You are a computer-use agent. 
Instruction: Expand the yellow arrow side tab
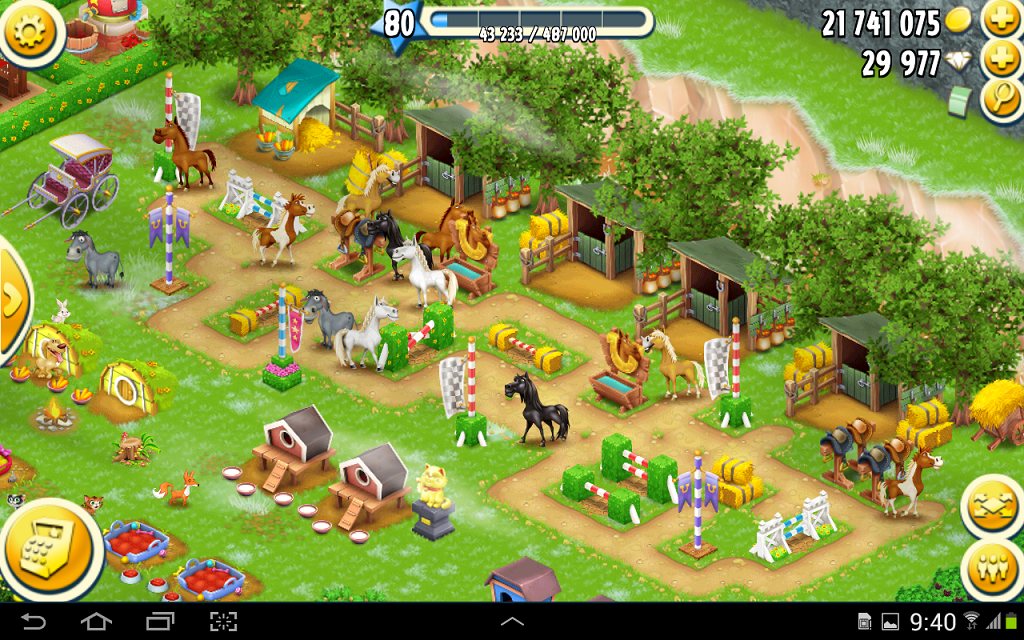point(12,300)
